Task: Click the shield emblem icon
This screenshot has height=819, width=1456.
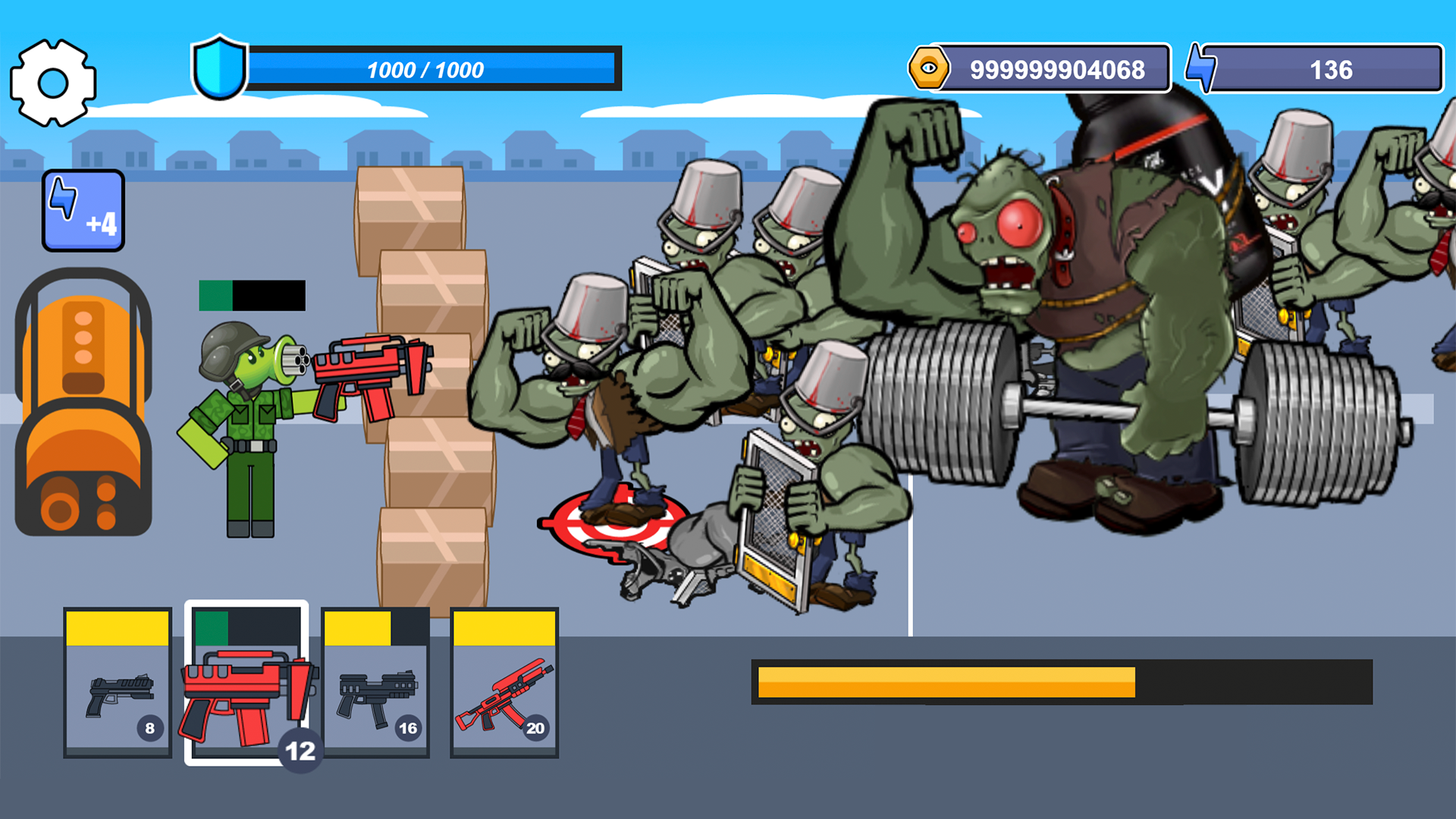Action: [221, 69]
